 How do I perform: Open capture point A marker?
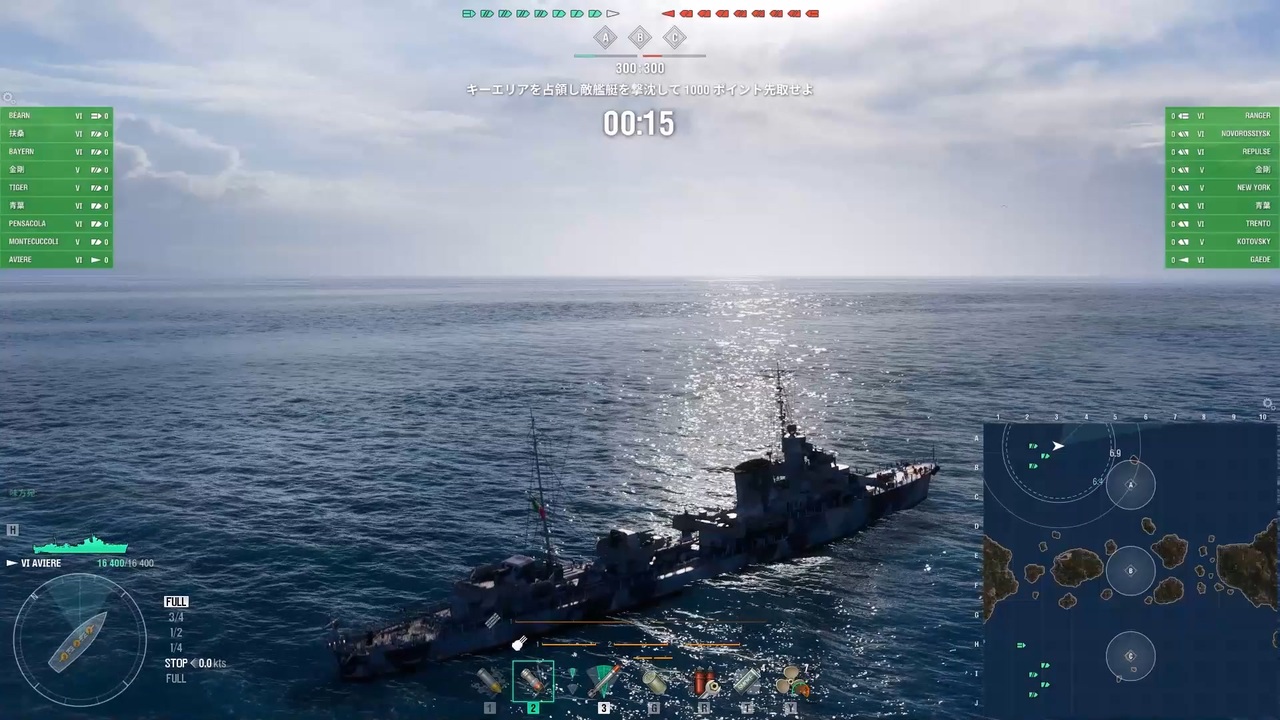click(605, 37)
